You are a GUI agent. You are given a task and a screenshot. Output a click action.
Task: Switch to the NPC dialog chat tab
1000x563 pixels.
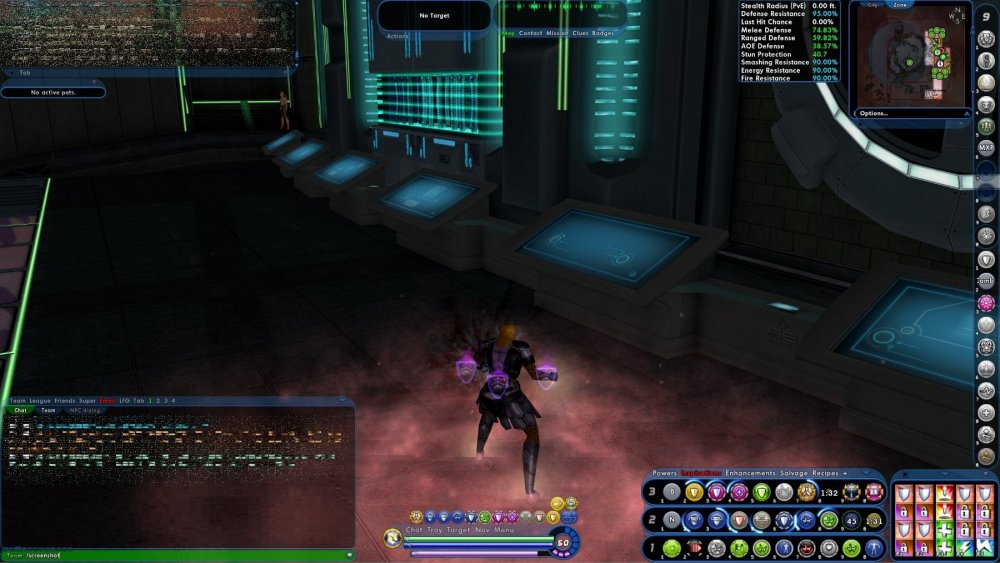[84, 410]
